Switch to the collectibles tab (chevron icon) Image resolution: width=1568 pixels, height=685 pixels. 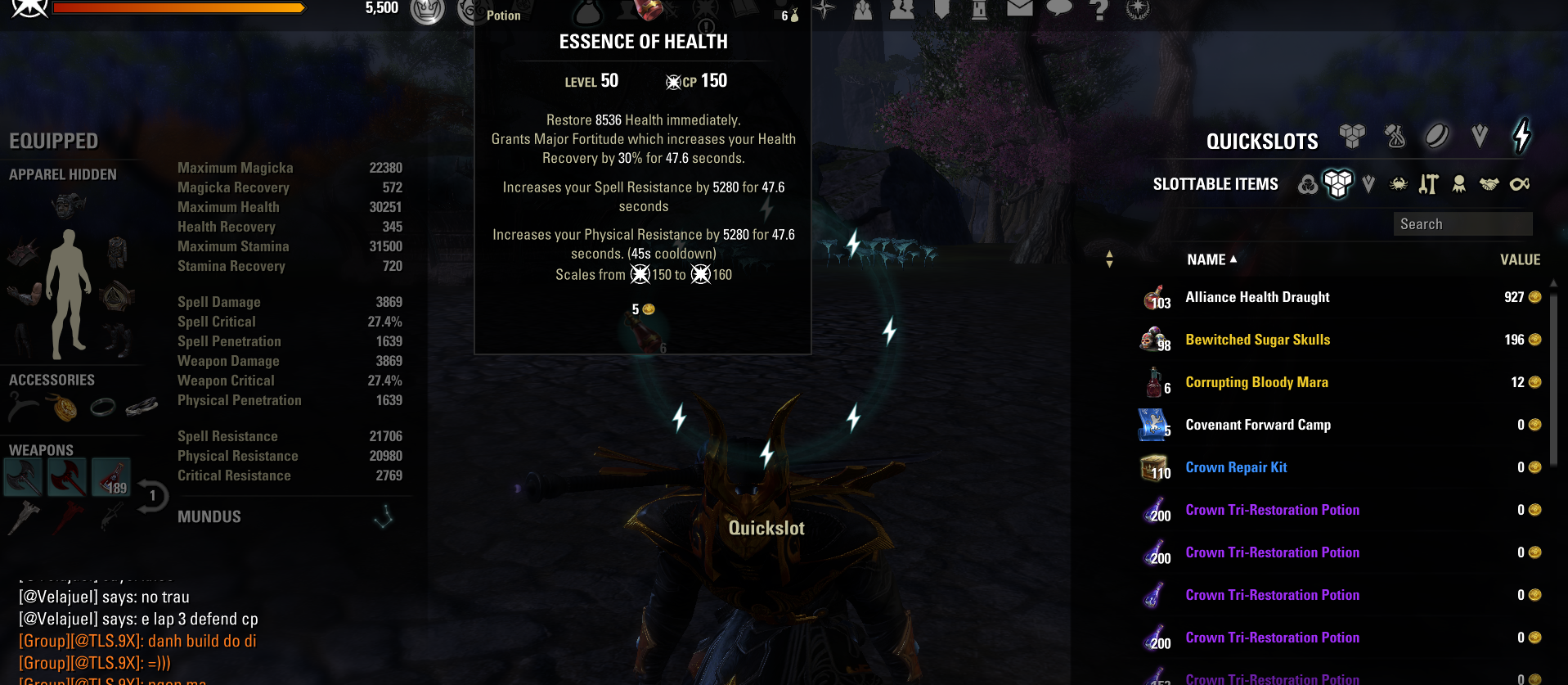pyautogui.click(x=1479, y=136)
